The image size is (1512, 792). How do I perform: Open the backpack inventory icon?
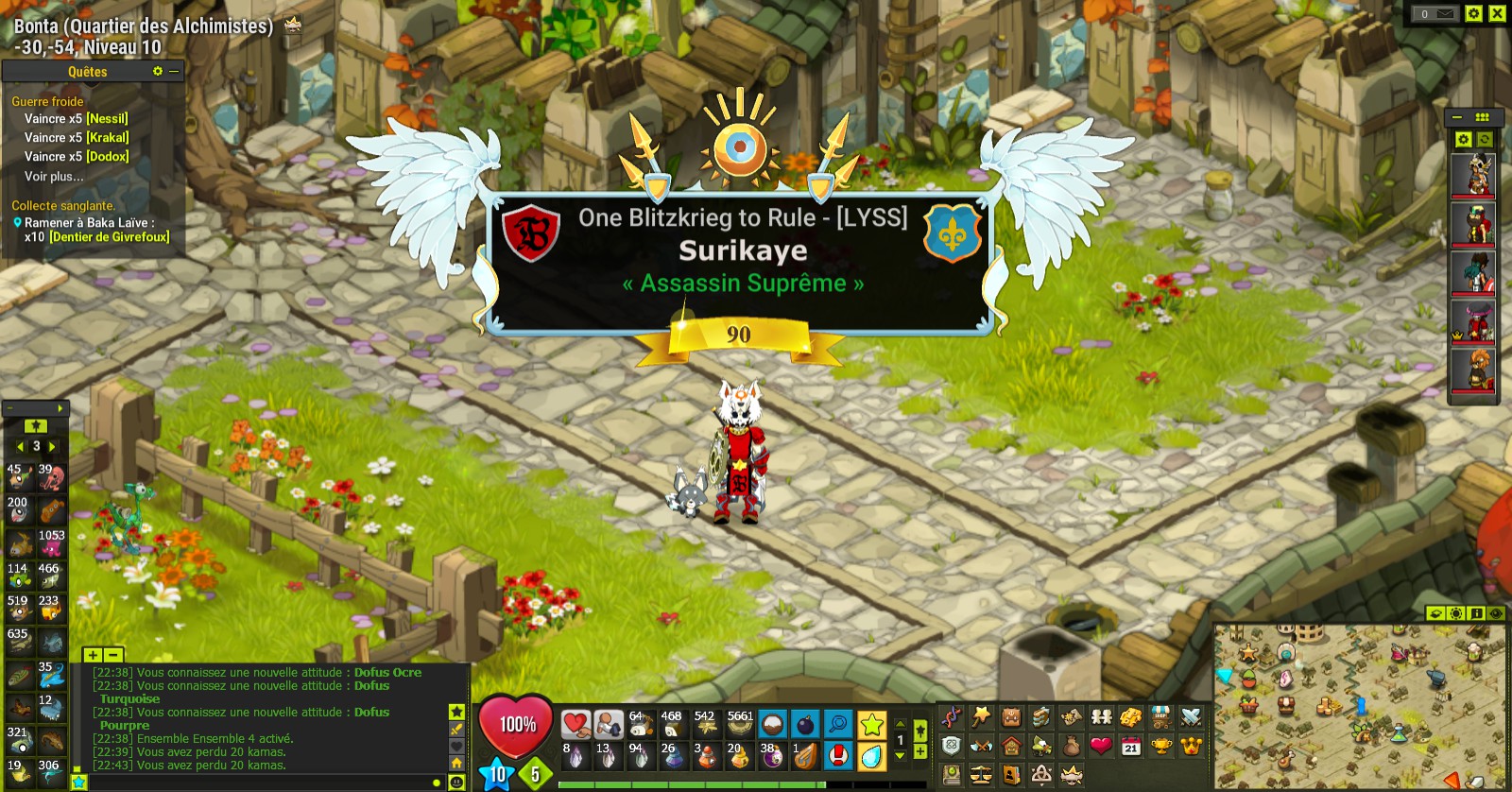1010,716
